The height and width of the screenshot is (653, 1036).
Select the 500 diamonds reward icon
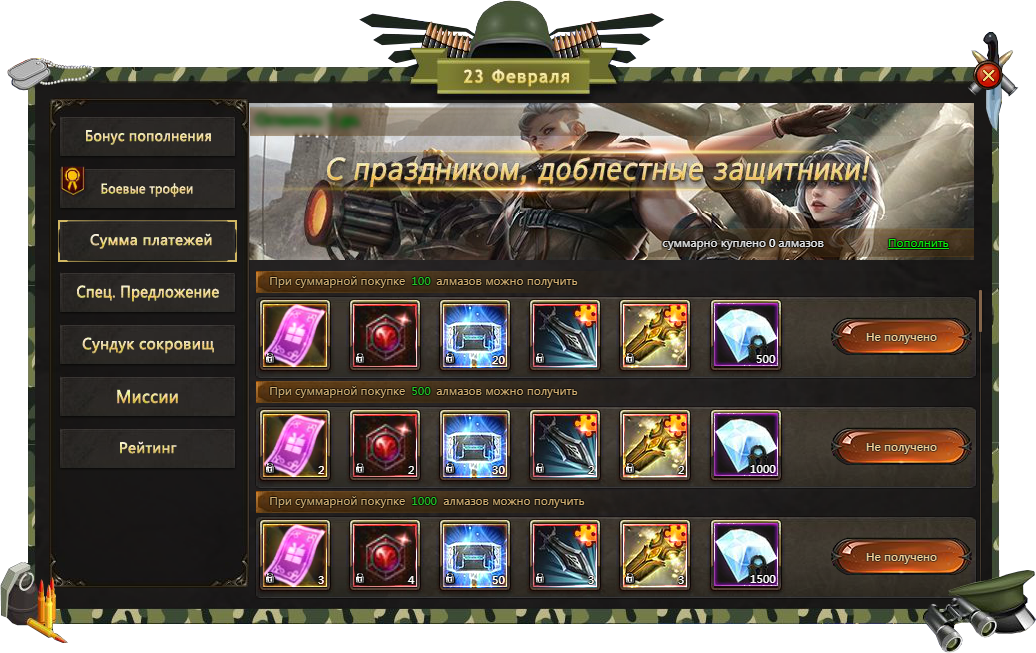(745, 335)
